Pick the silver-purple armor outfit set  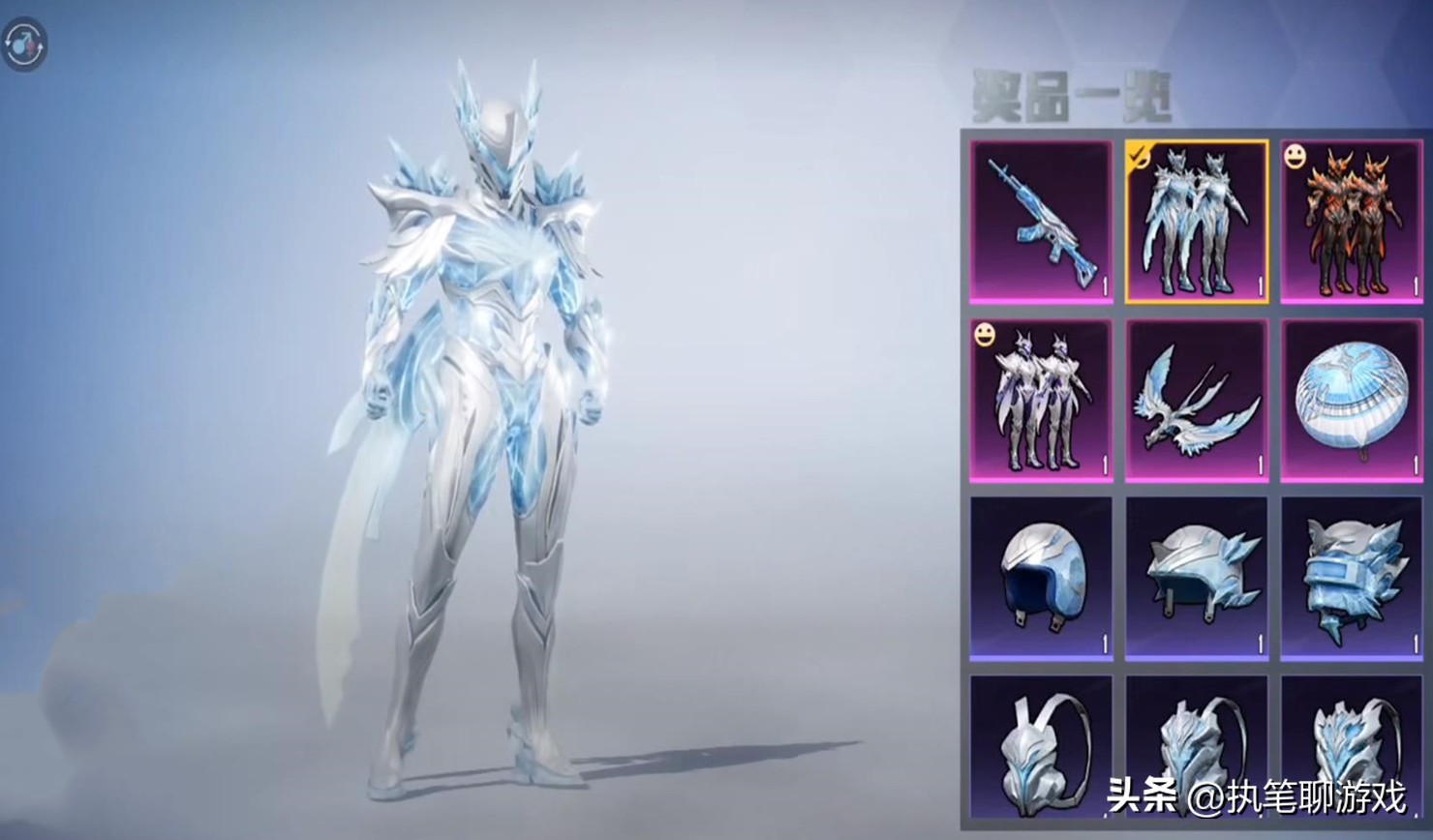coord(1041,400)
